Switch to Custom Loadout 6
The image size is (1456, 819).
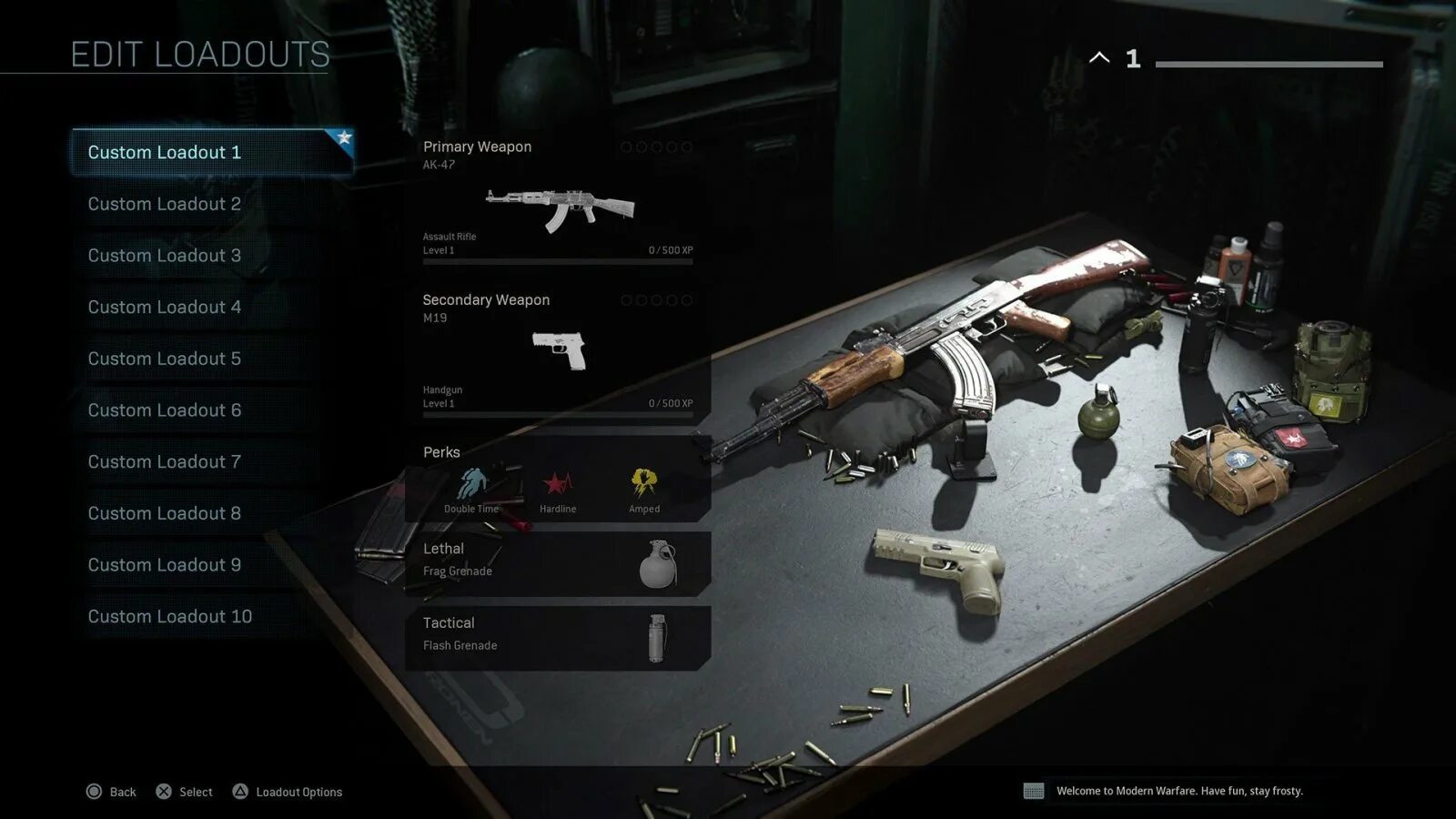tap(165, 410)
